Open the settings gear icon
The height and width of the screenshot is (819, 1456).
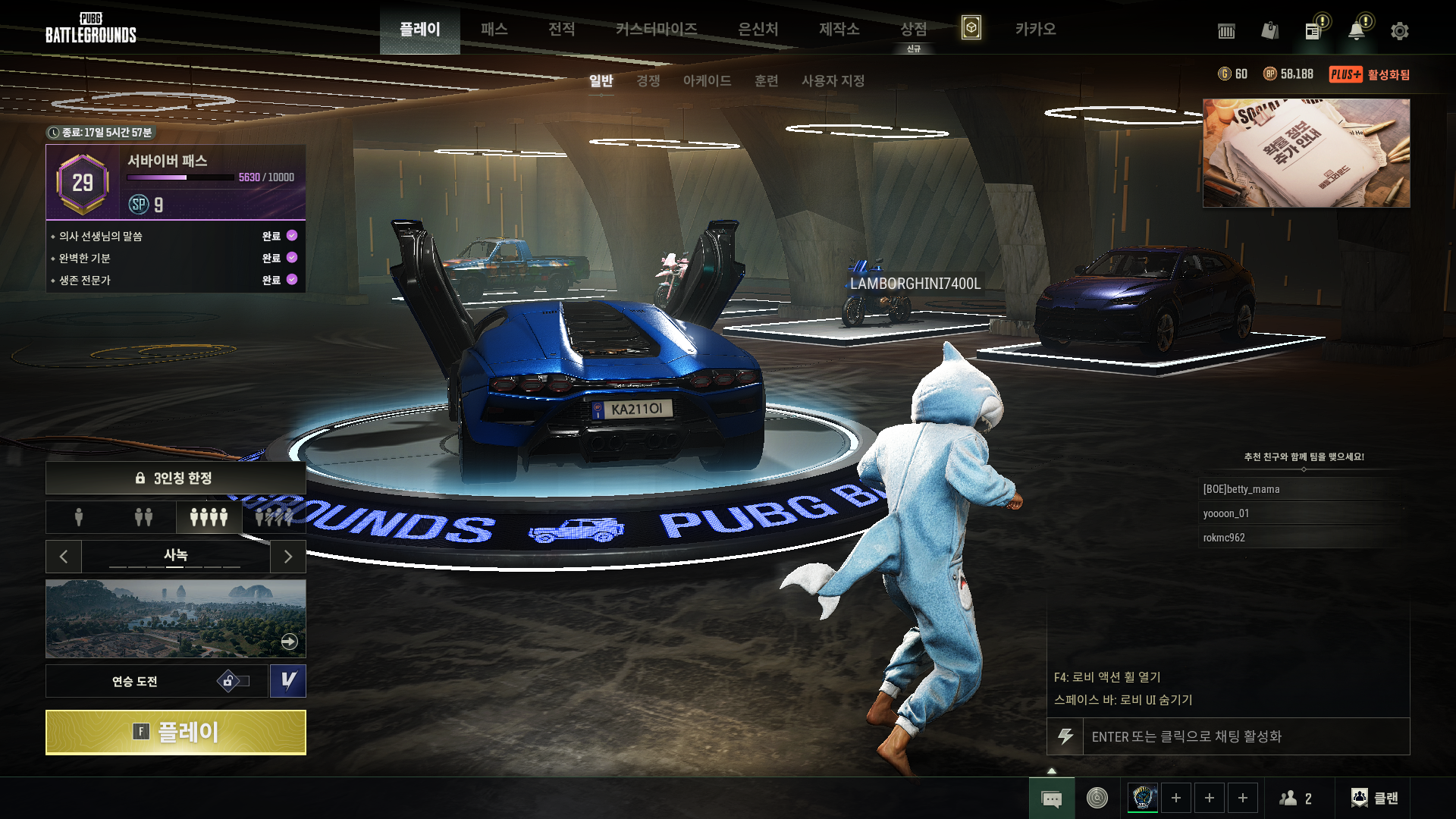(x=1399, y=31)
